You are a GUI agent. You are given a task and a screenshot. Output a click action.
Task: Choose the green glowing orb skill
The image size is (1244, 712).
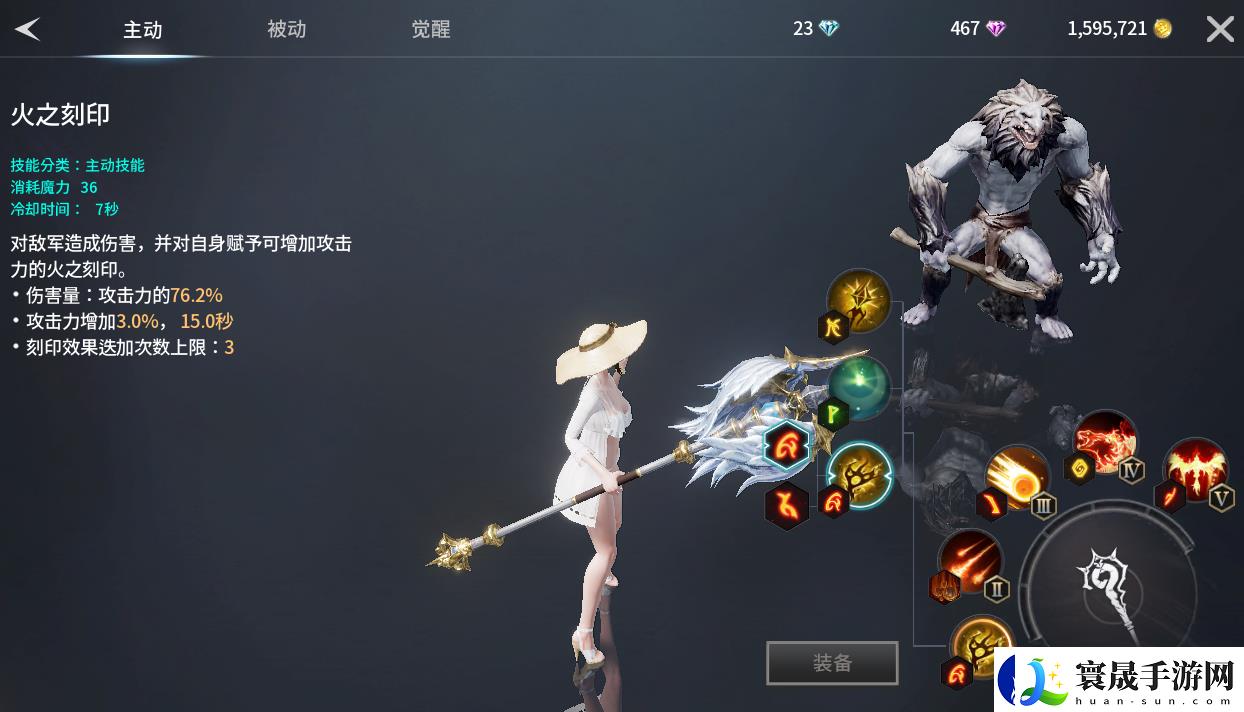(x=859, y=388)
